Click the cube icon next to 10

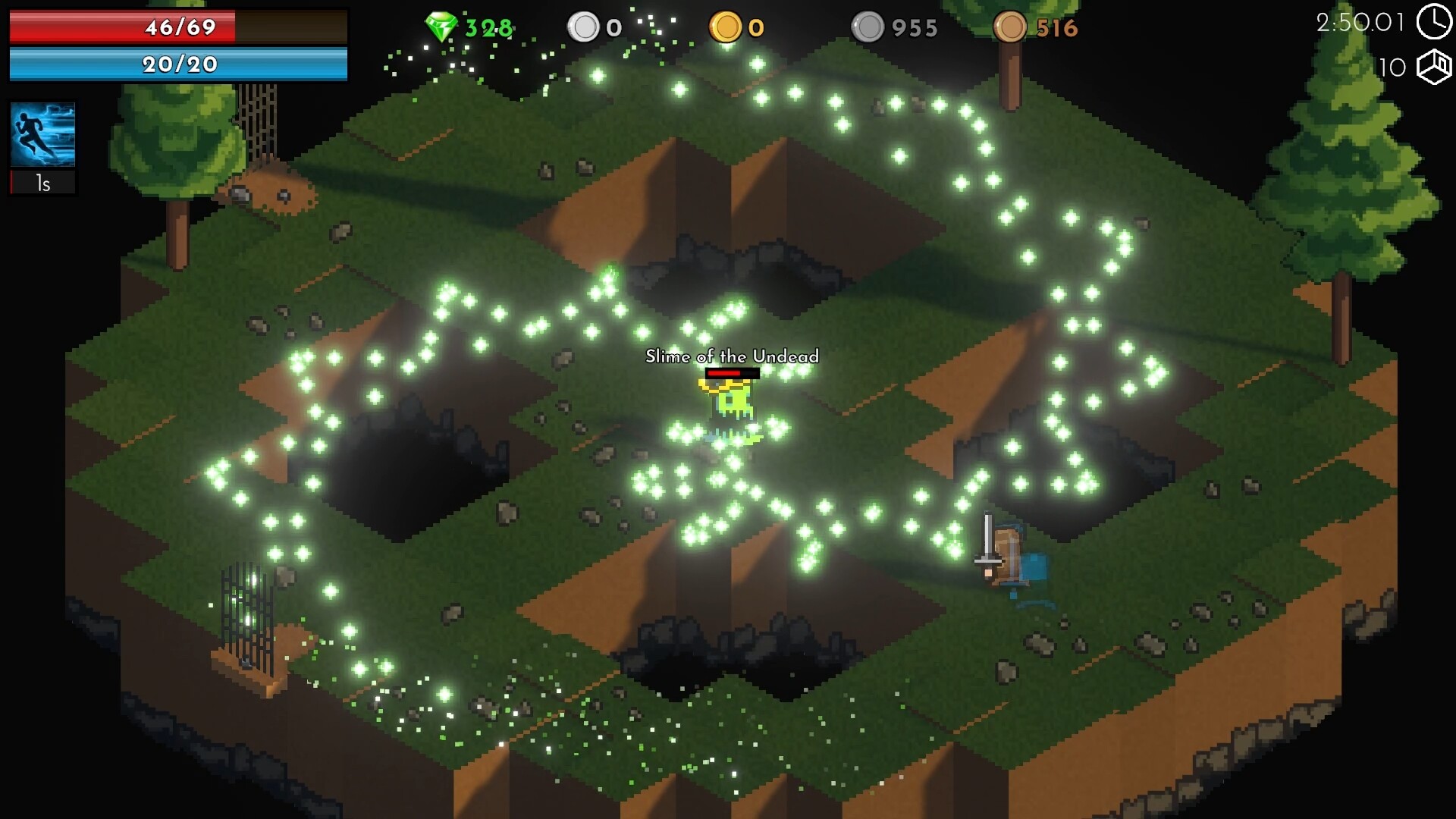pyautogui.click(x=1435, y=68)
